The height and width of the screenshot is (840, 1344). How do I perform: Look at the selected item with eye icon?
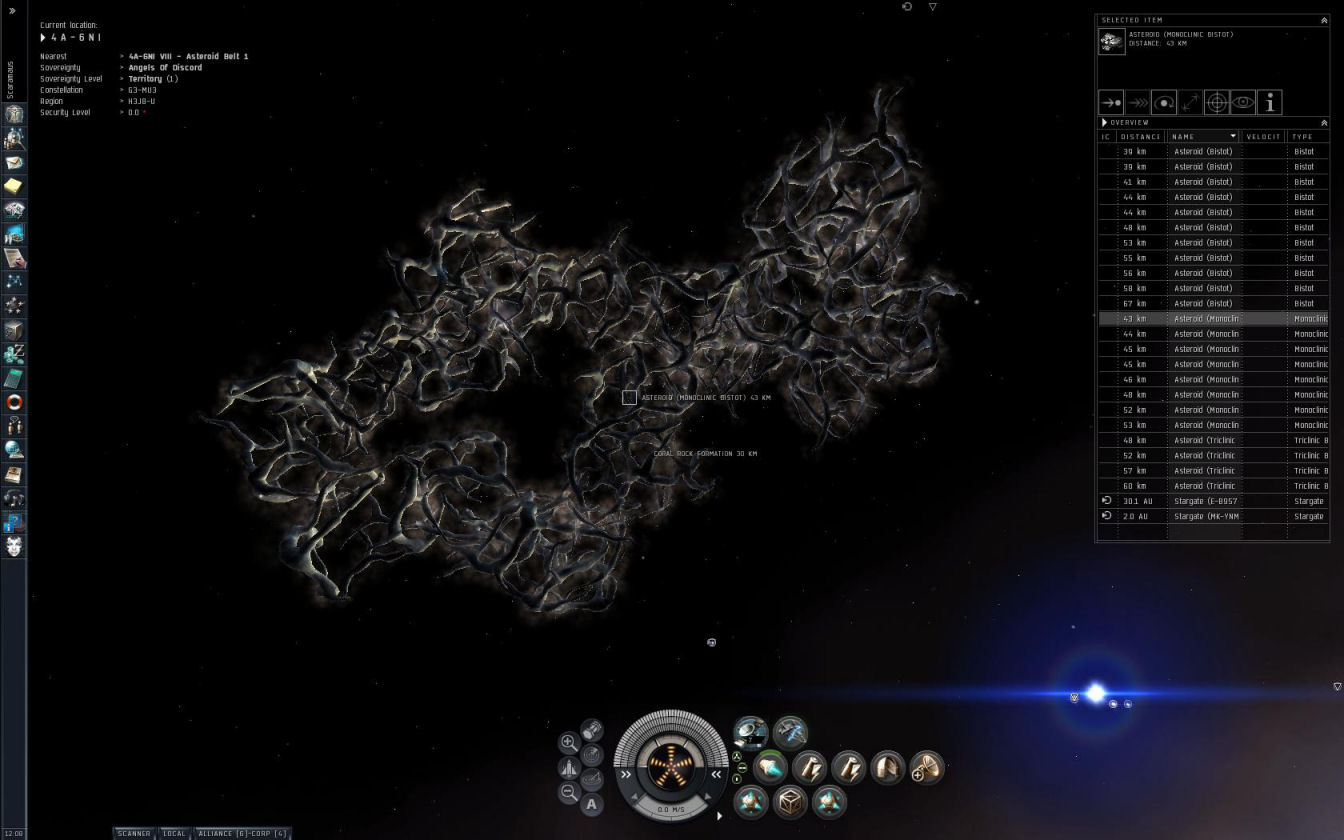[x=1243, y=102]
